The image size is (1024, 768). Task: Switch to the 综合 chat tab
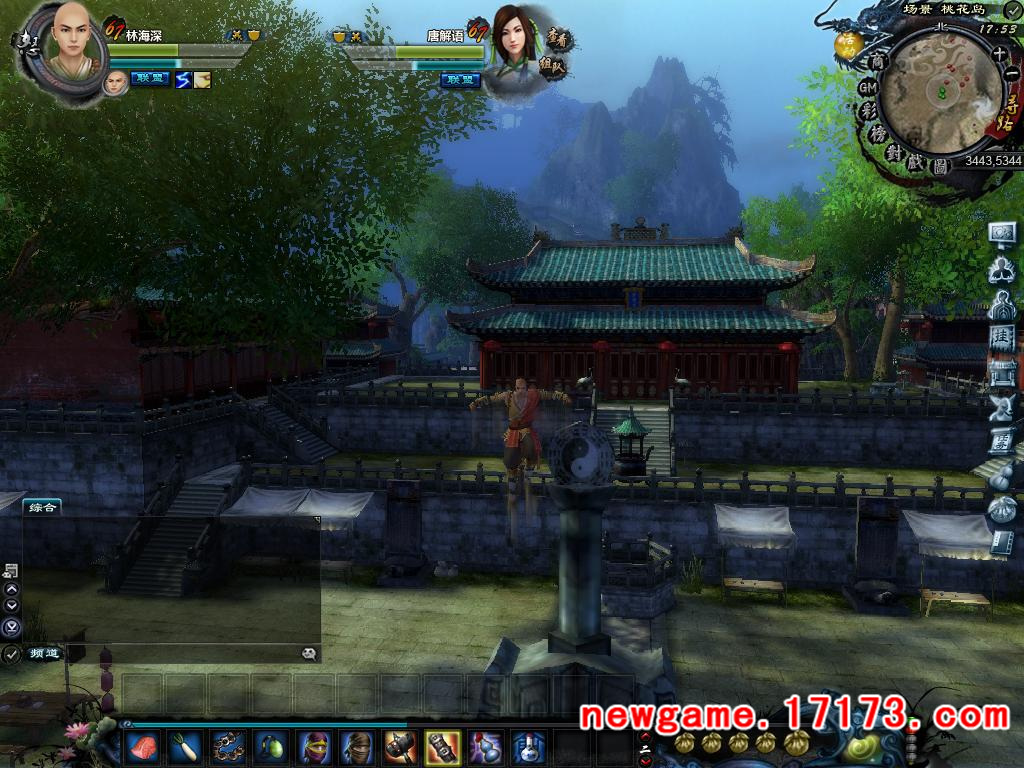click(x=42, y=507)
